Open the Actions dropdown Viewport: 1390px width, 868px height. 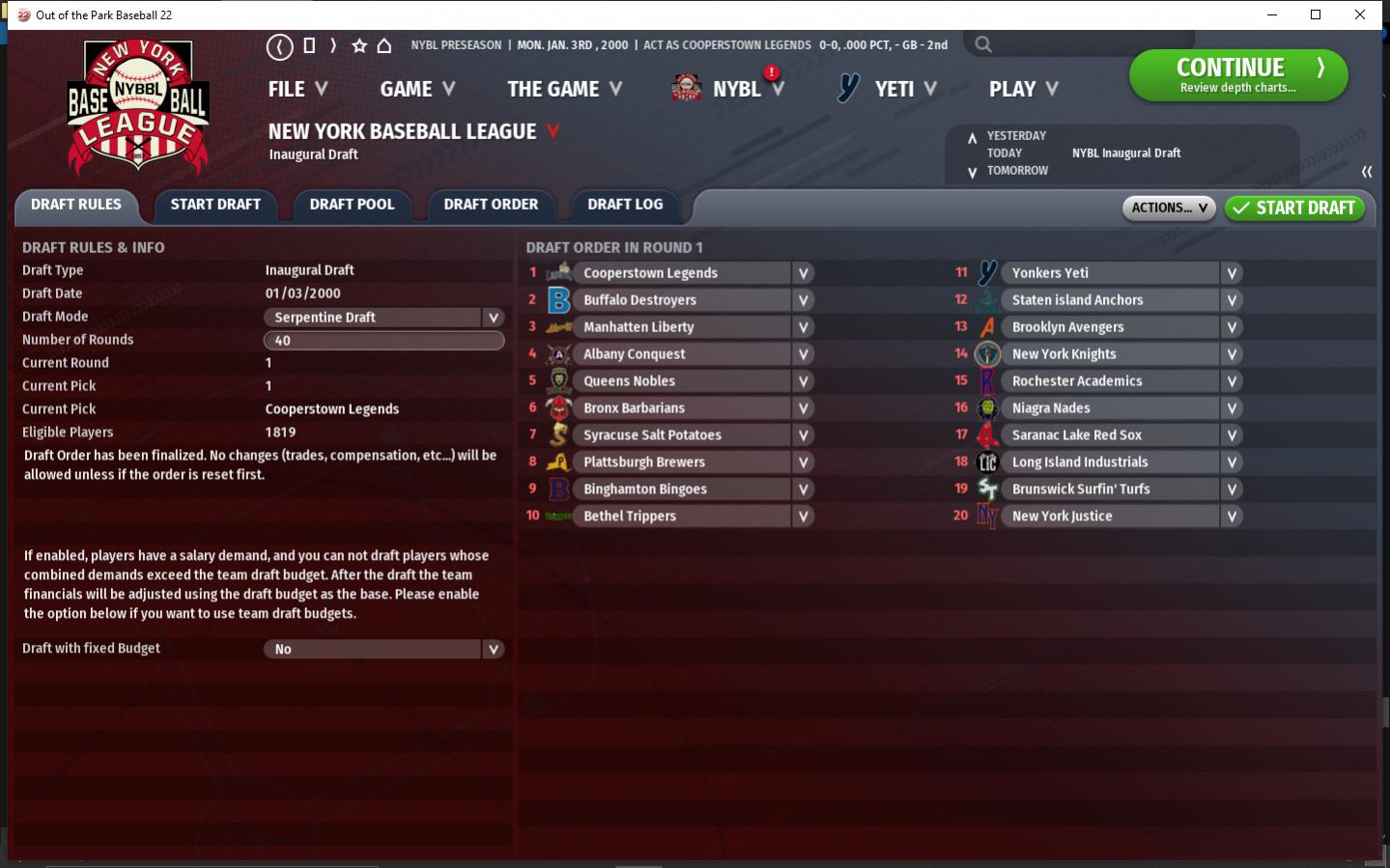click(x=1168, y=208)
